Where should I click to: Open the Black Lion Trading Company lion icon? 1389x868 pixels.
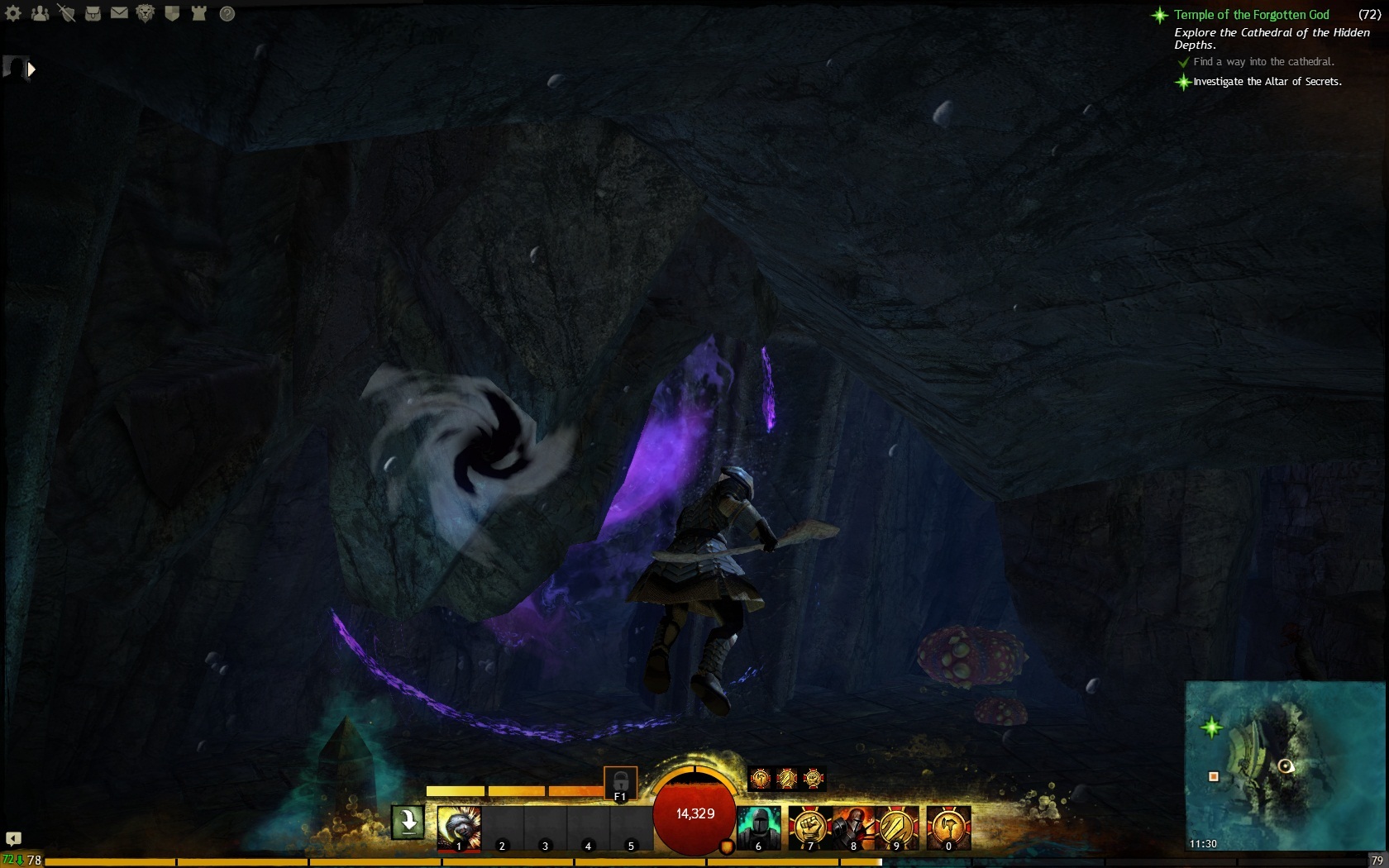pyautogui.click(x=146, y=13)
